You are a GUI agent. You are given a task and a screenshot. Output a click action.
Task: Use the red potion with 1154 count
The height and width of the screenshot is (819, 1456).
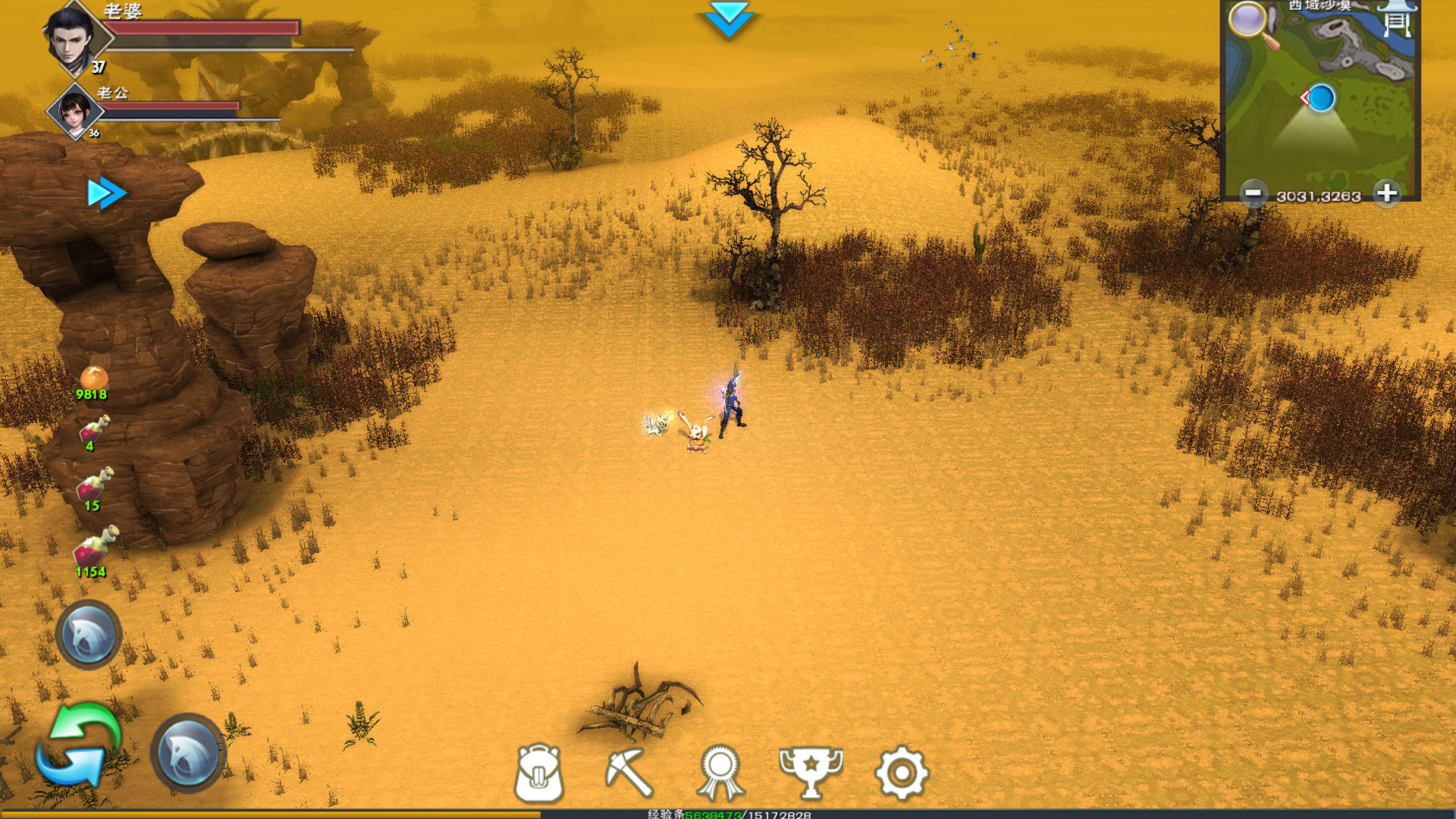95,548
